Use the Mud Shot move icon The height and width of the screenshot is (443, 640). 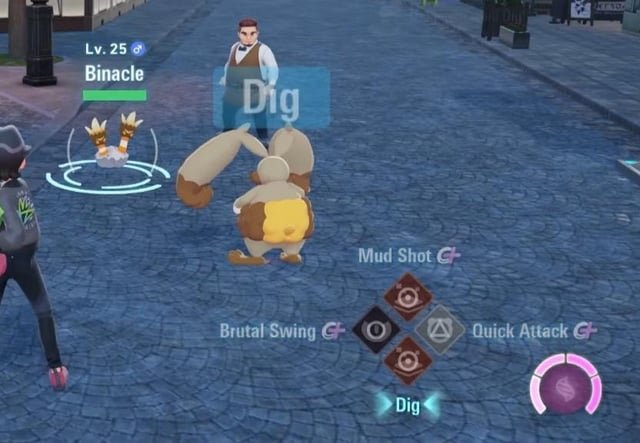coord(407,296)
